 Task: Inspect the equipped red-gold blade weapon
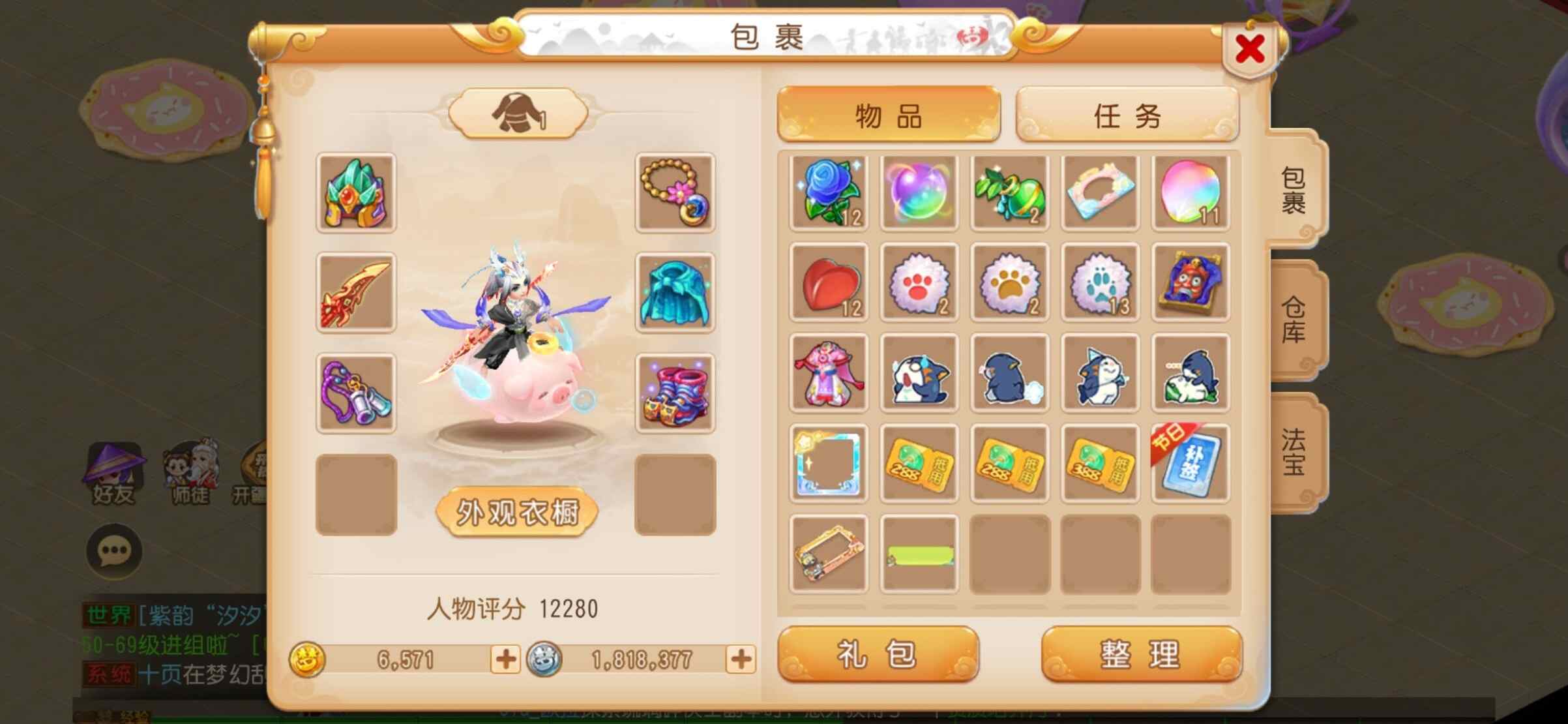[x=356, y=293]
